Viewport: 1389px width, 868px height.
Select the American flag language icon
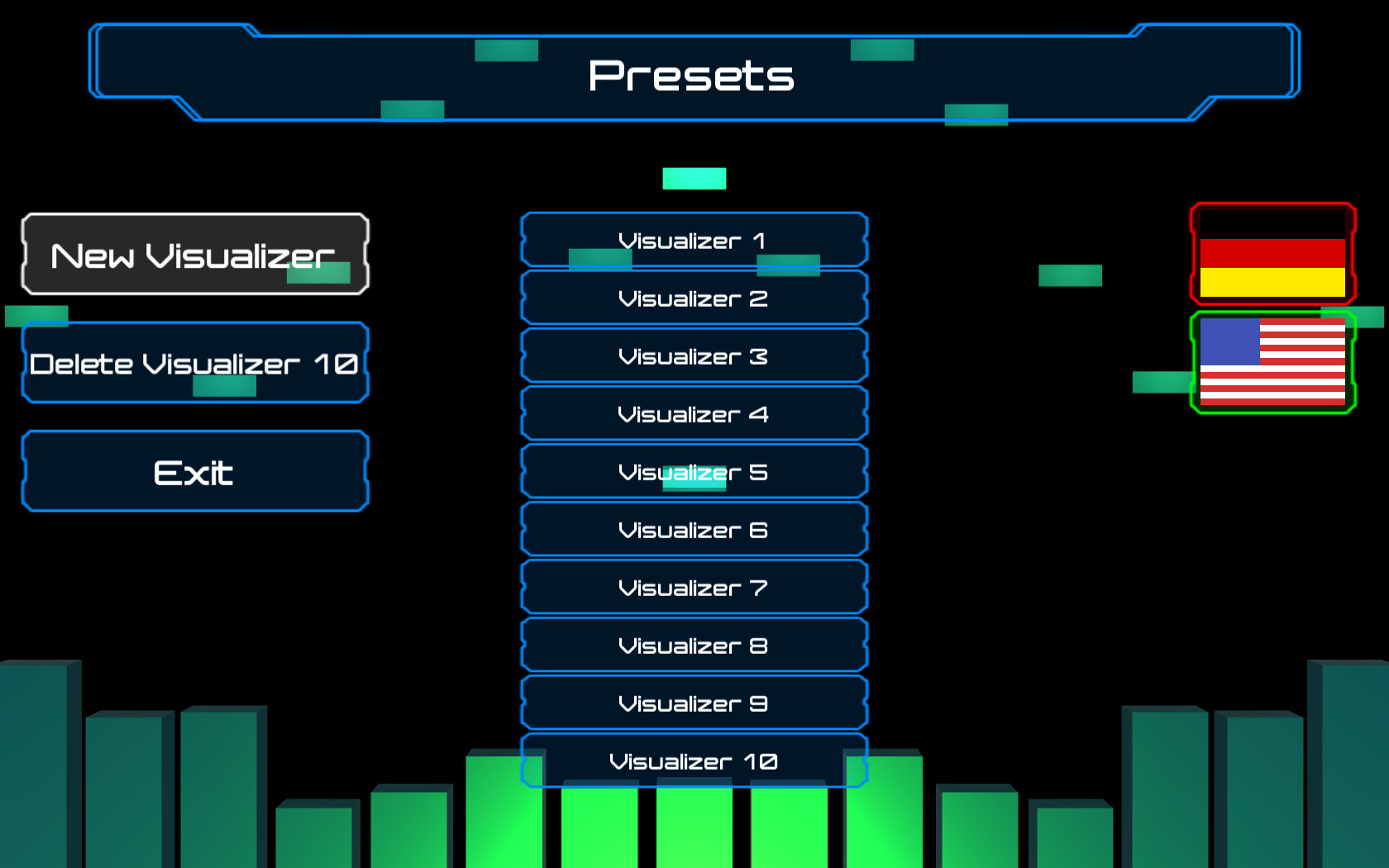tap(1273, 362)
